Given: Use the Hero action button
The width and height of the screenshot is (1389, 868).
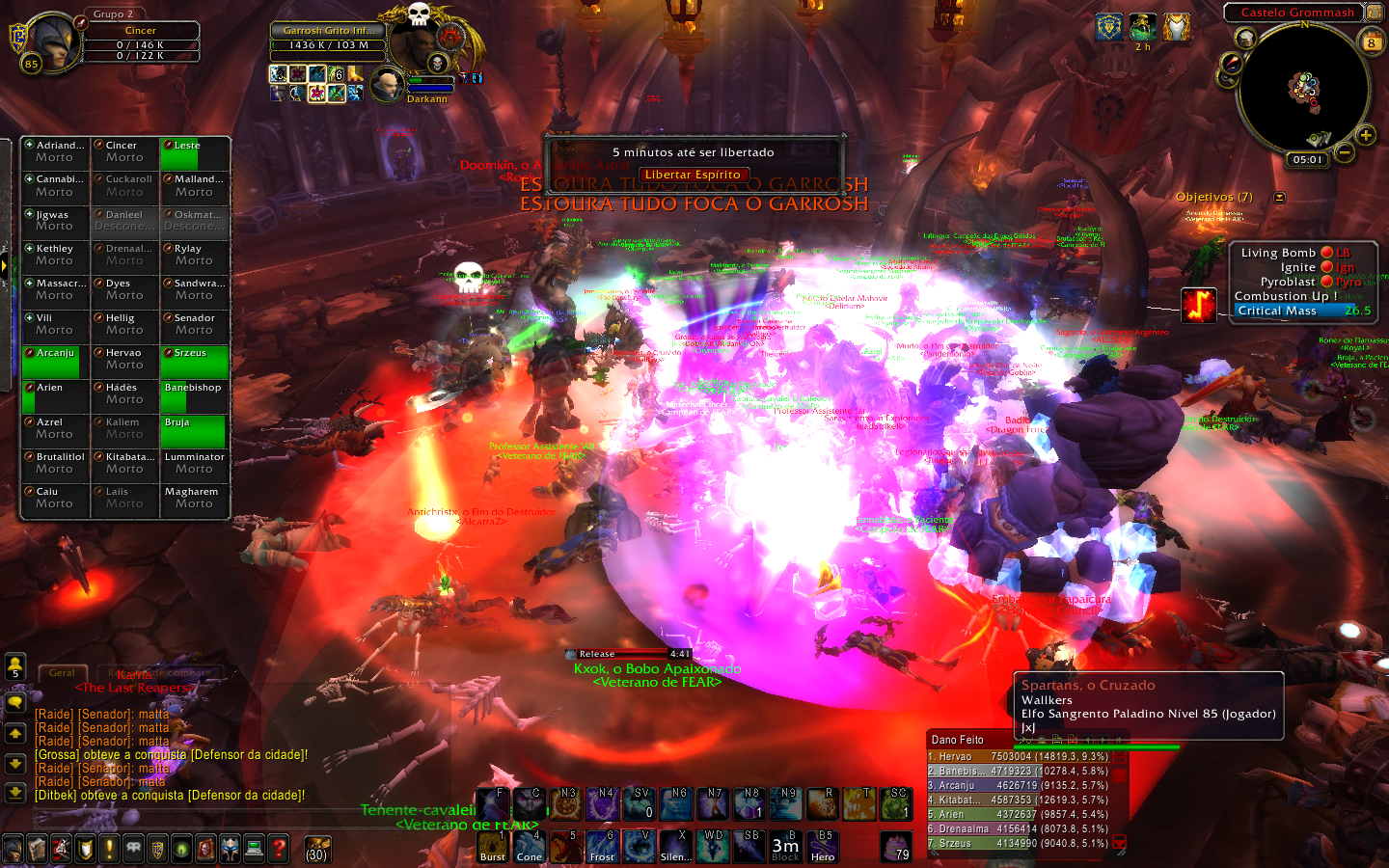Looking at the screenshot, I should (823, 847).
